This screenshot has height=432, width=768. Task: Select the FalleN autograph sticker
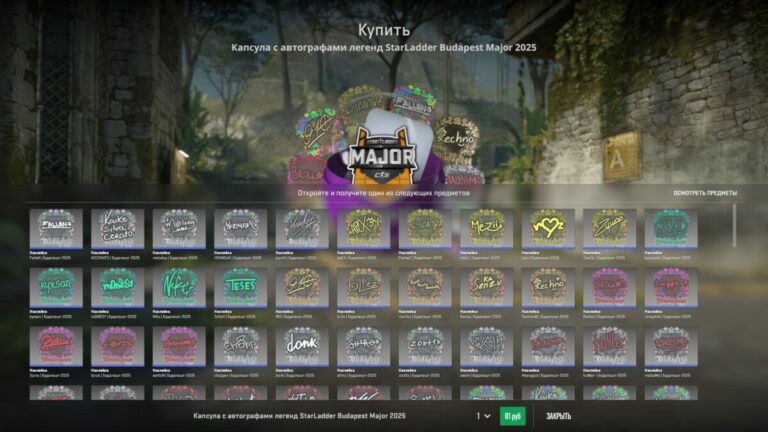click(x=56, y=228)
